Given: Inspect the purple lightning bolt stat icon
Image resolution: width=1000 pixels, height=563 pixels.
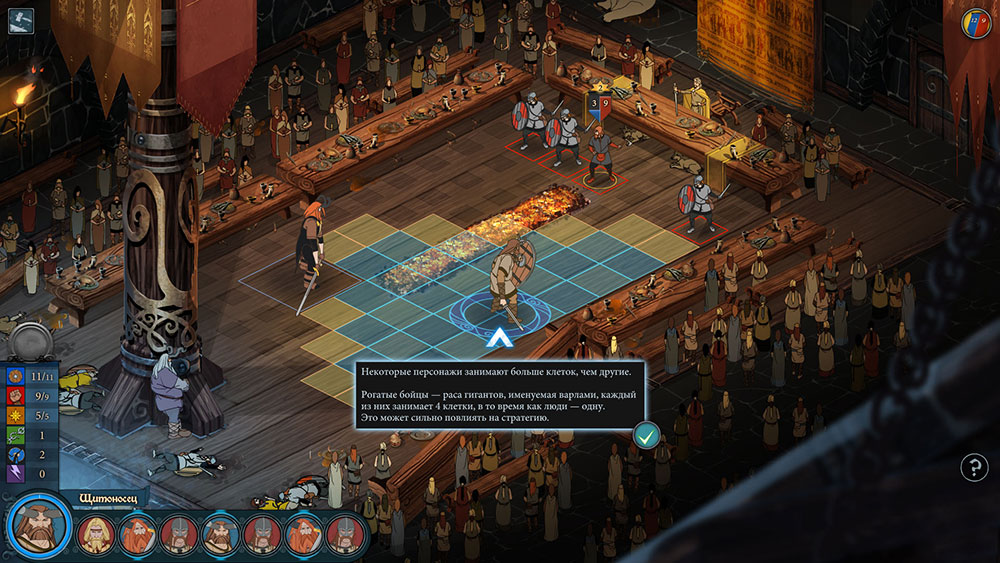Looking at the screenshot, I should (x=16, y=474).
